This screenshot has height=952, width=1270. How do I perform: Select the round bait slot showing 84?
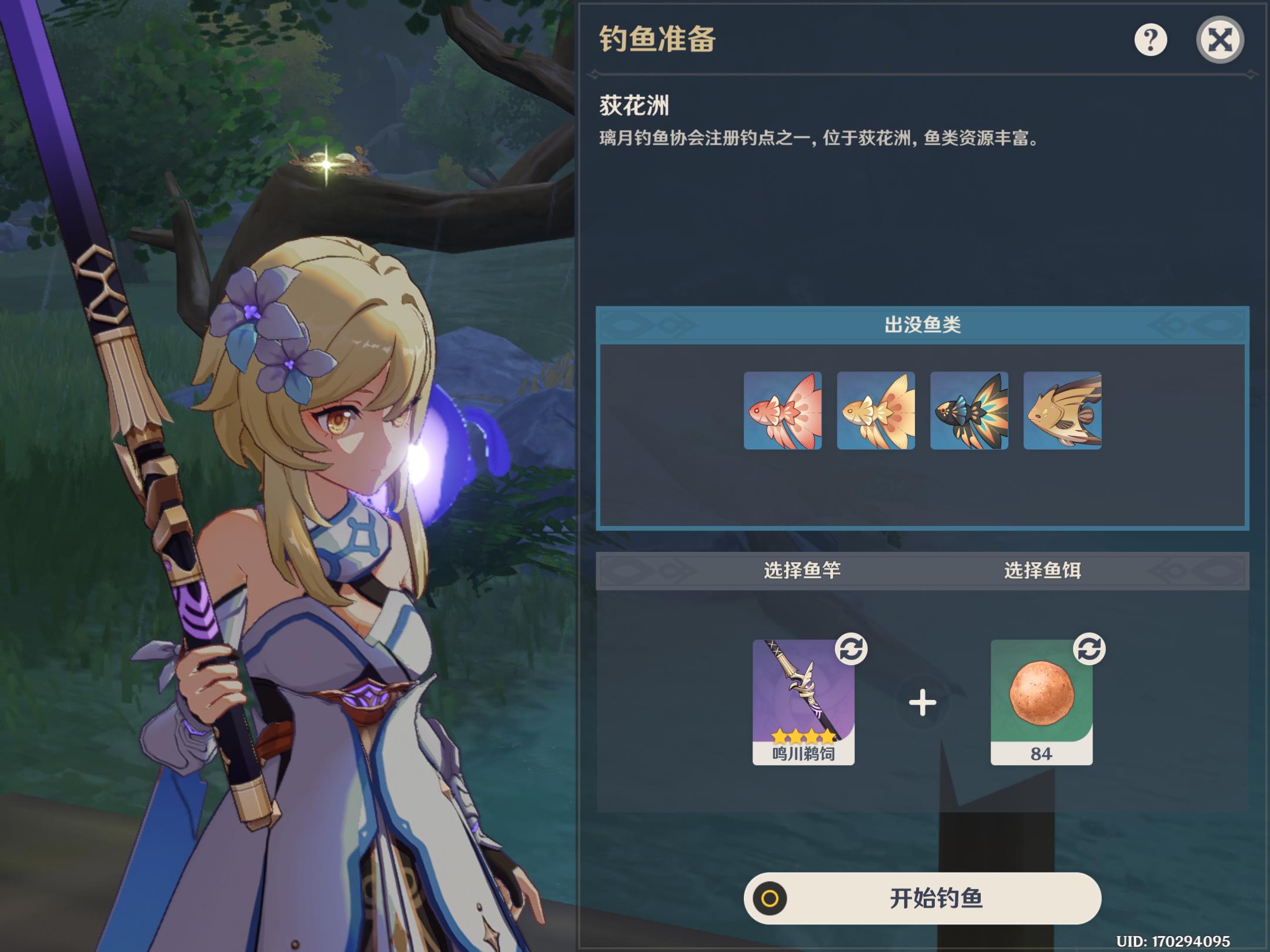(x=1041, y=702)
